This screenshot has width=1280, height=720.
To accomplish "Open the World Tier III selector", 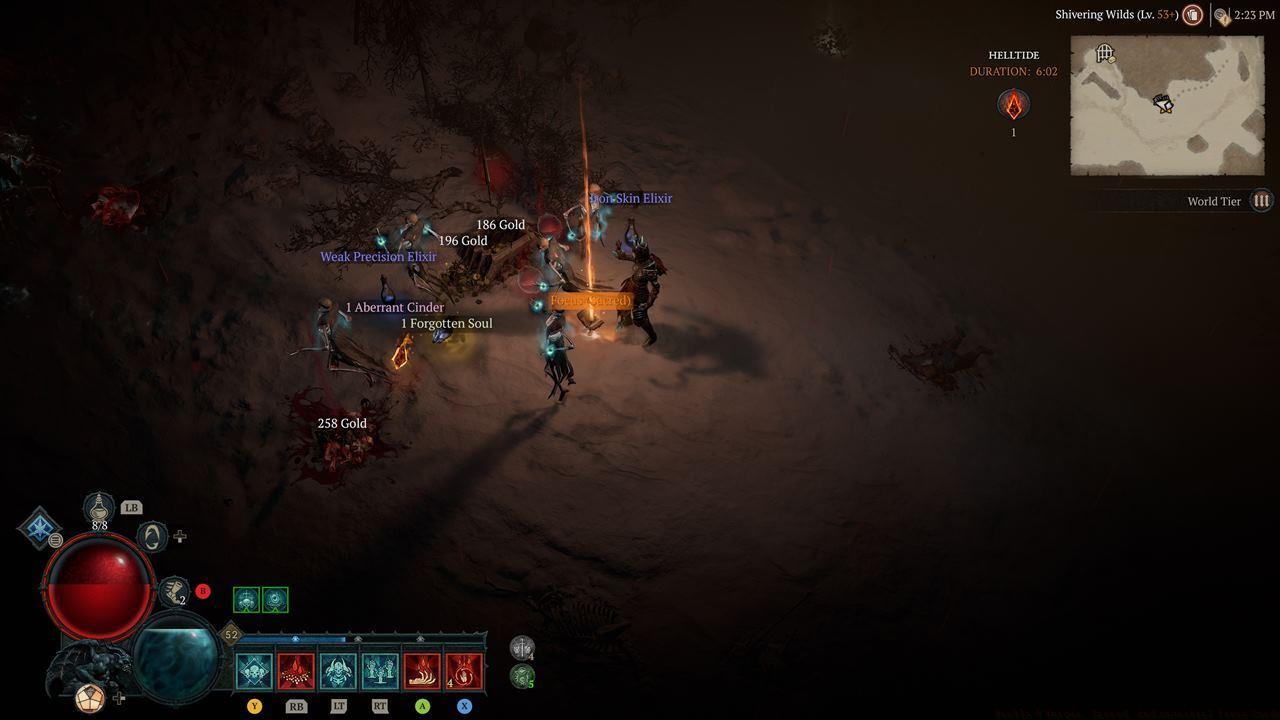I will point(1259,201).
